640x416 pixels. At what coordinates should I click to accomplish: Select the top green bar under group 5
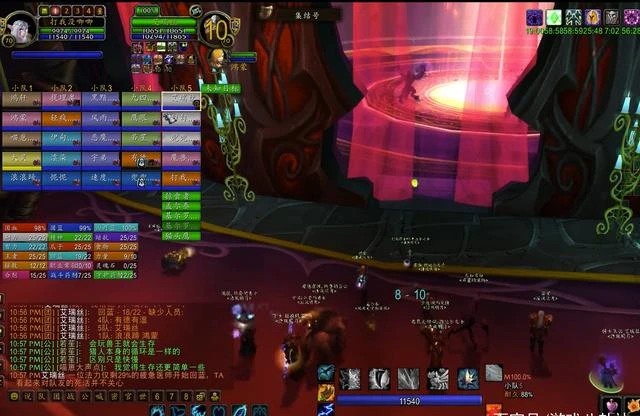click(181, 194)
